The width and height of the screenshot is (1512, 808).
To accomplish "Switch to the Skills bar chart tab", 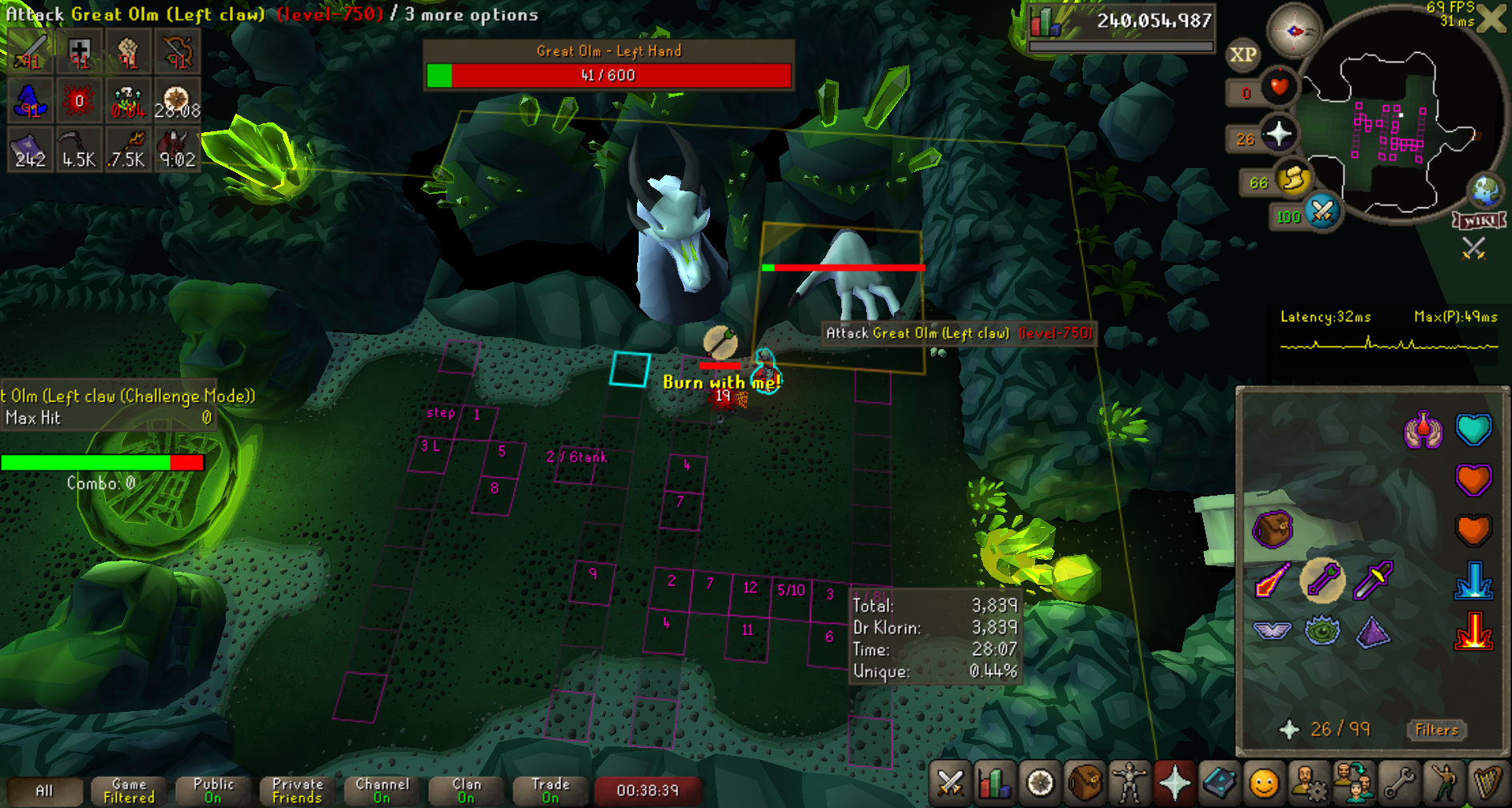I will pos(994,782).
